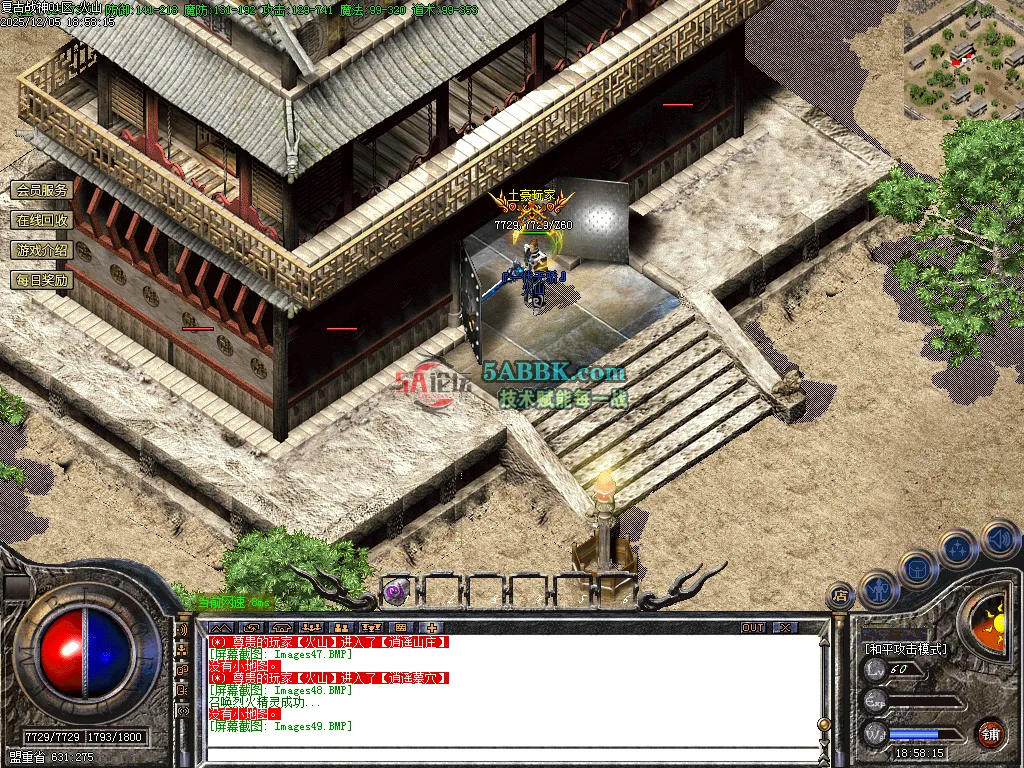
Task: Open the minimap in the top-right corner
Action: (x=963, y=60)
